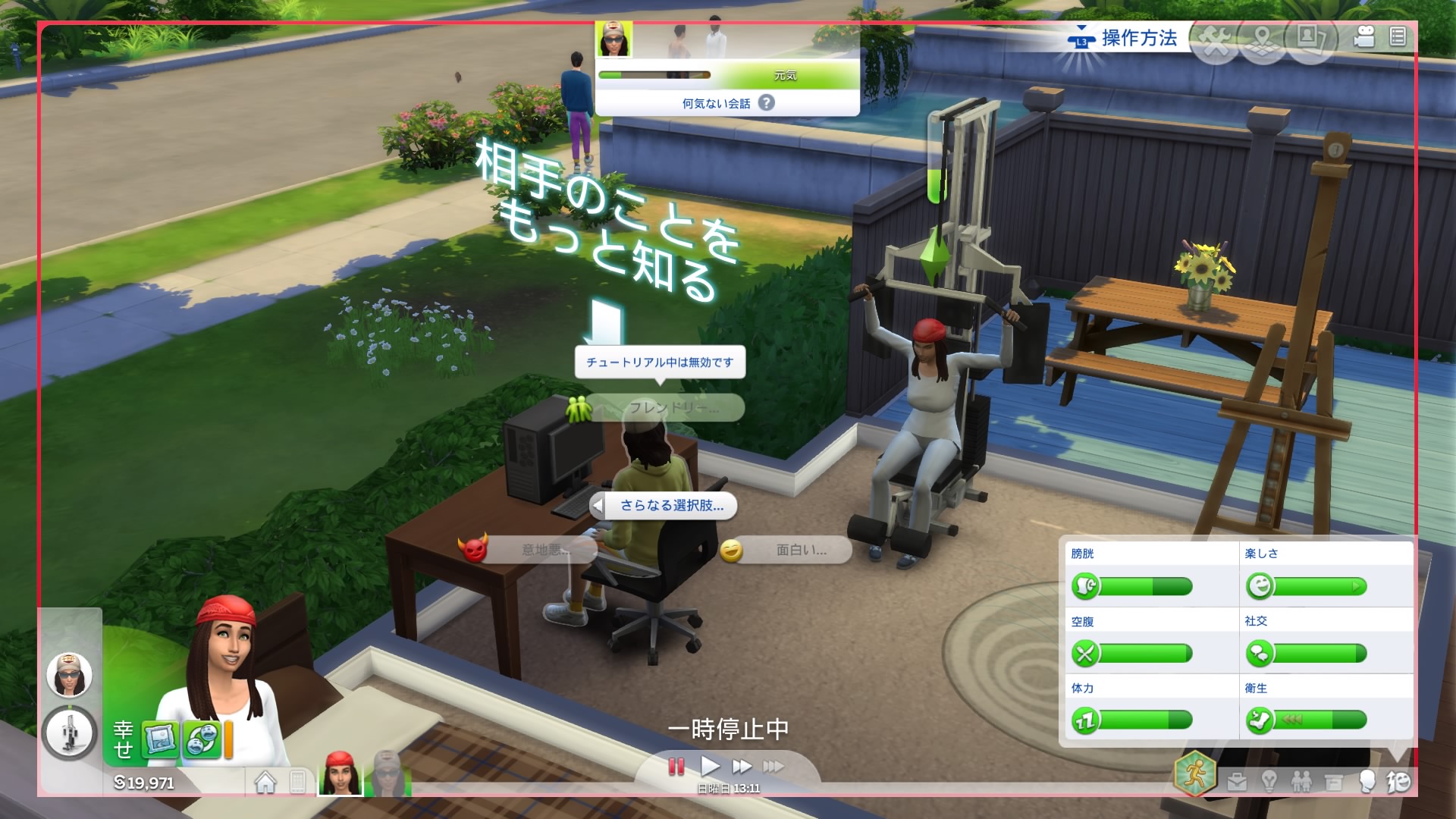Open the game options list menu
This screenshot has height=819, width=1456.
click(1398, 36)
